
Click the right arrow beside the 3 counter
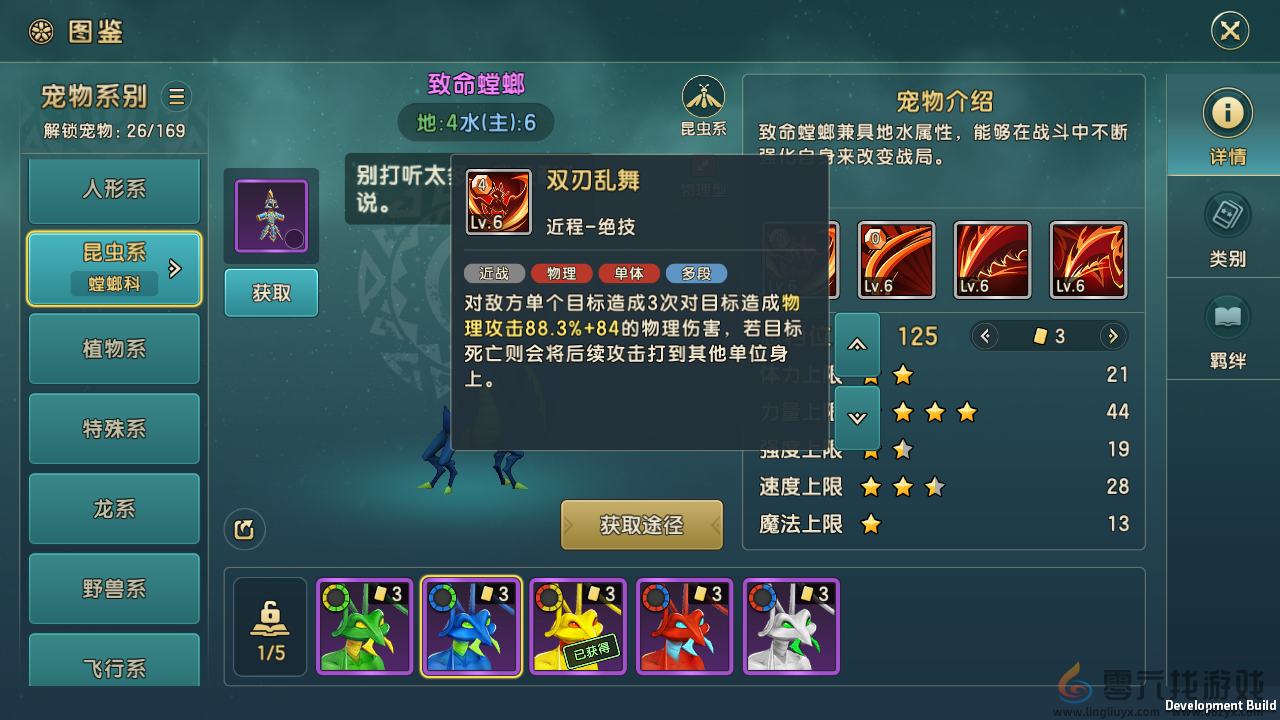click(x=1113, y=336)
